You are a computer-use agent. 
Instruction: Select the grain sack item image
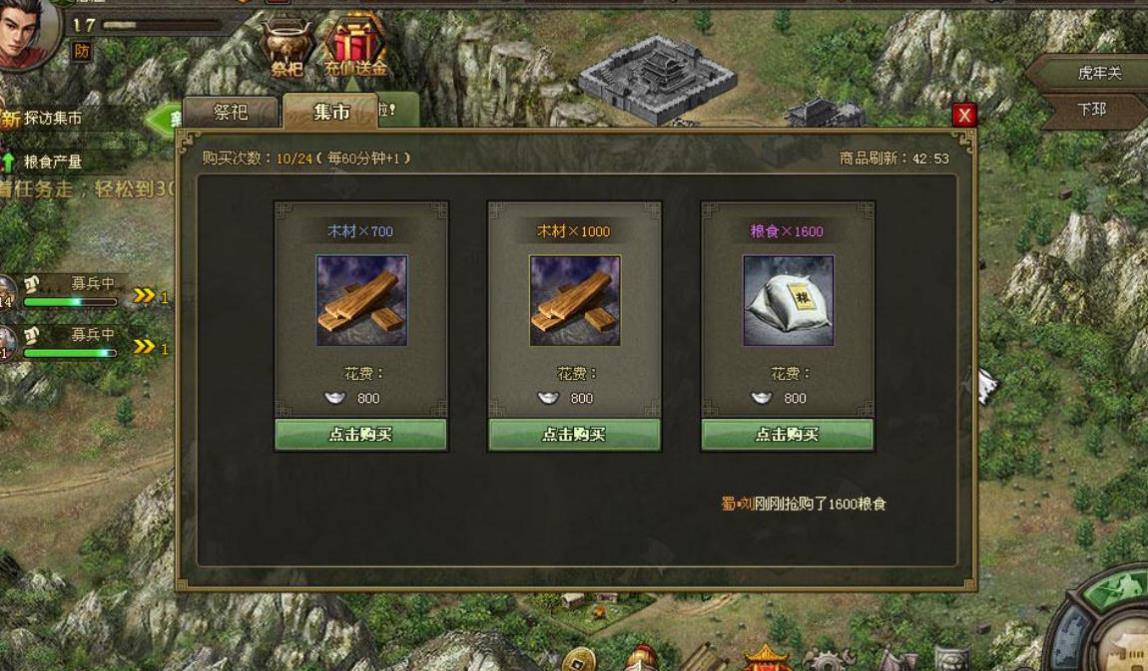tap(787, 300)
